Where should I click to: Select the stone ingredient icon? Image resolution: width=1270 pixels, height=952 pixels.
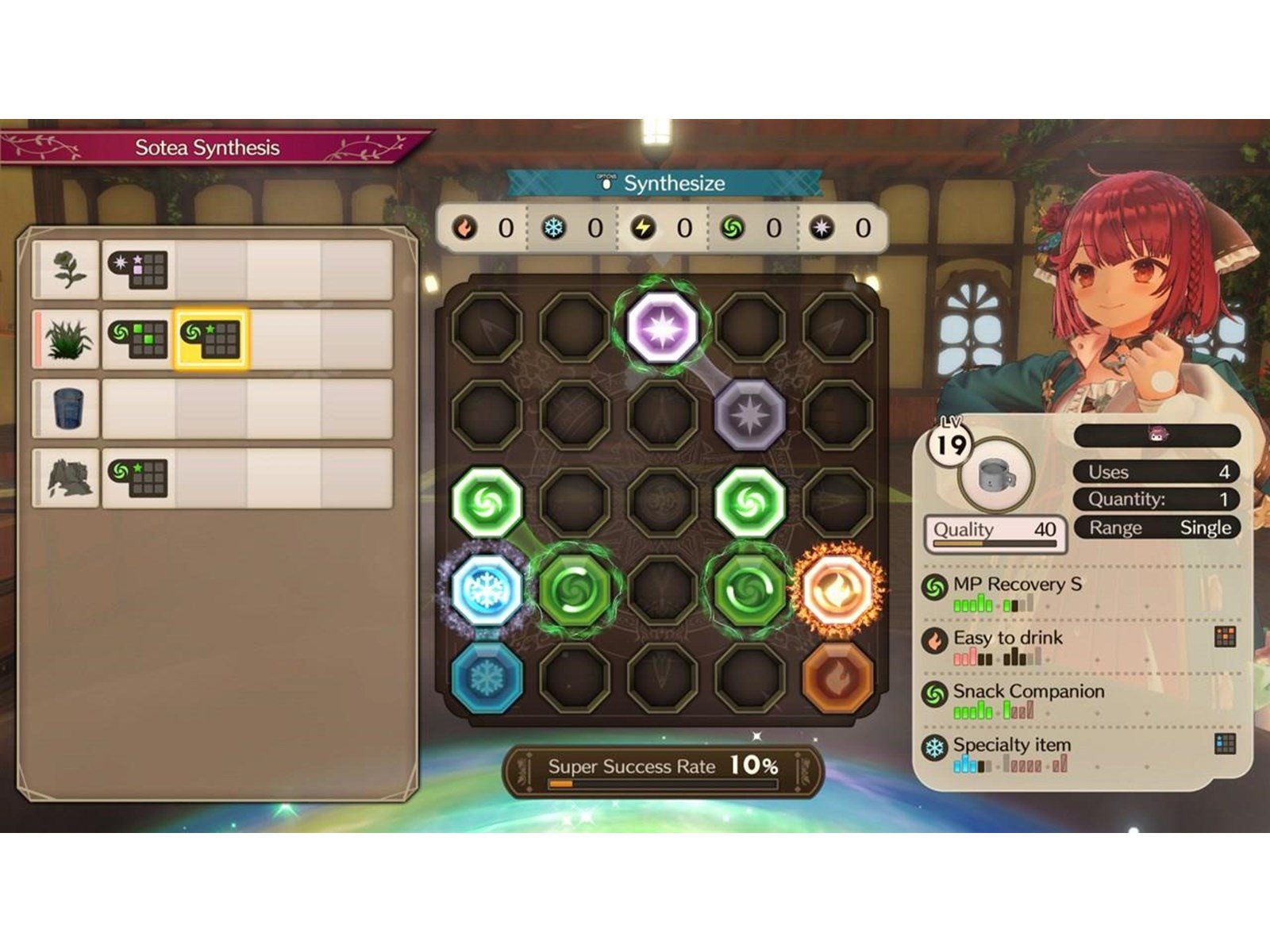(x=67, y=478)
